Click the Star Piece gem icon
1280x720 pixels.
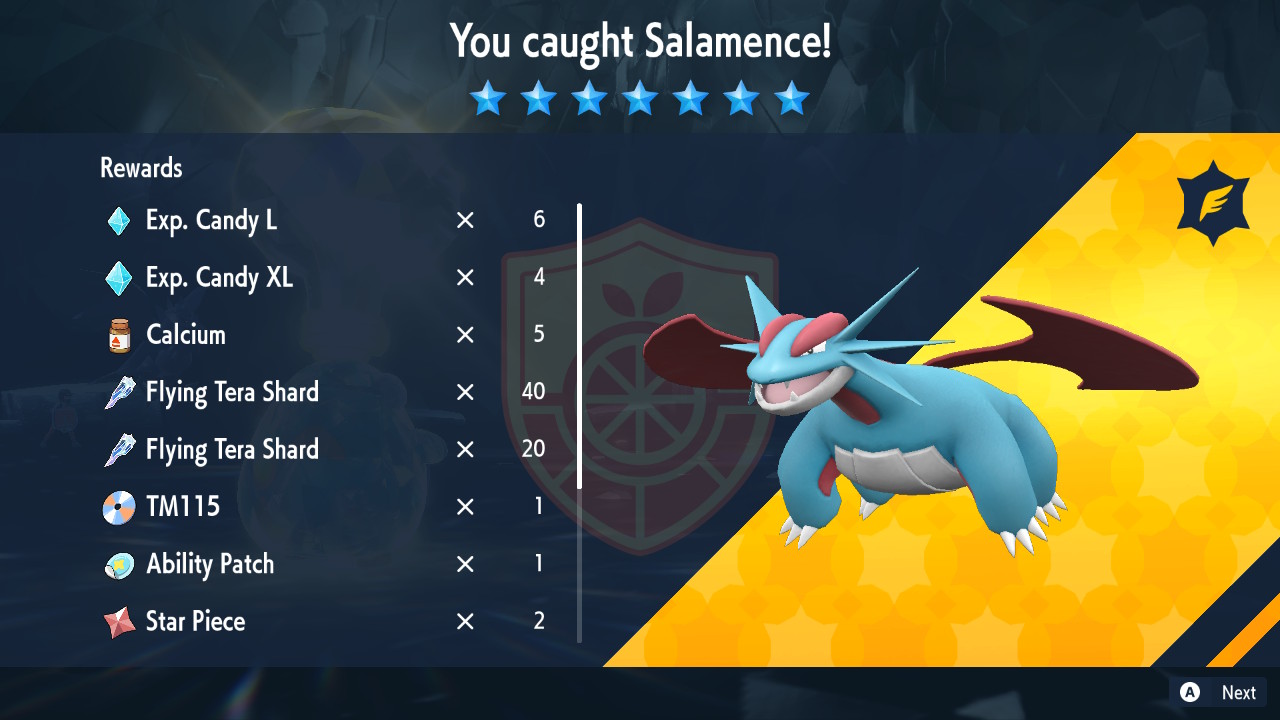(x=118, y=621)
